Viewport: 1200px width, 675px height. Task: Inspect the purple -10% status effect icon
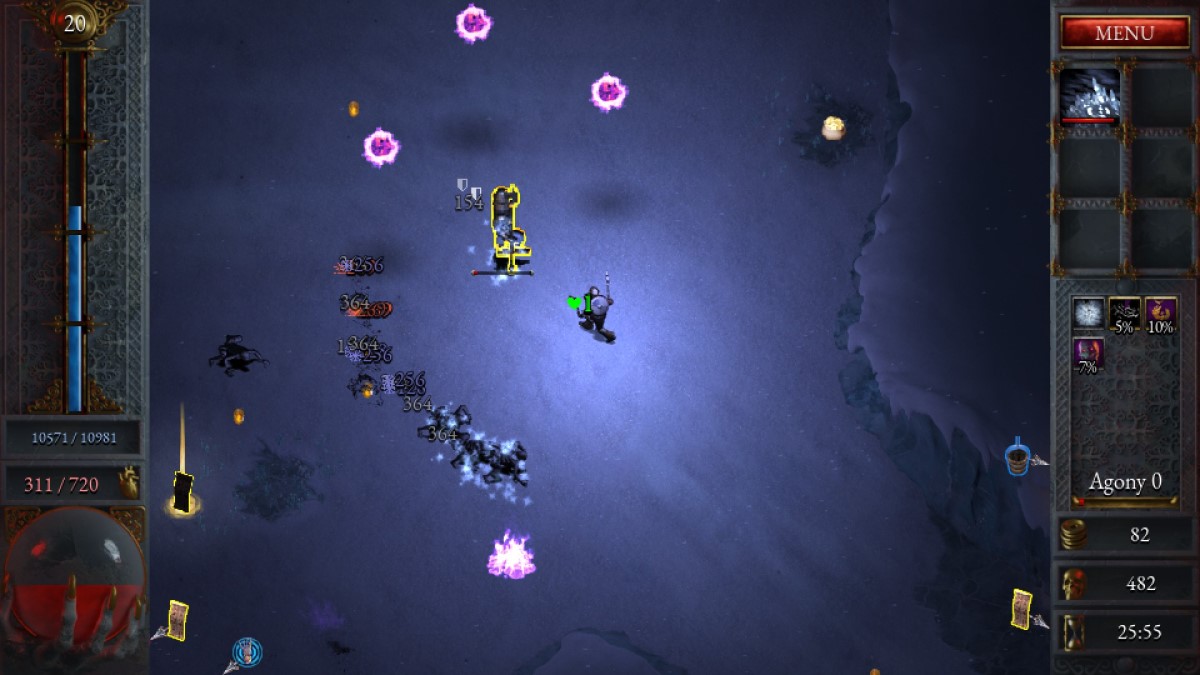pos(1161,314)
